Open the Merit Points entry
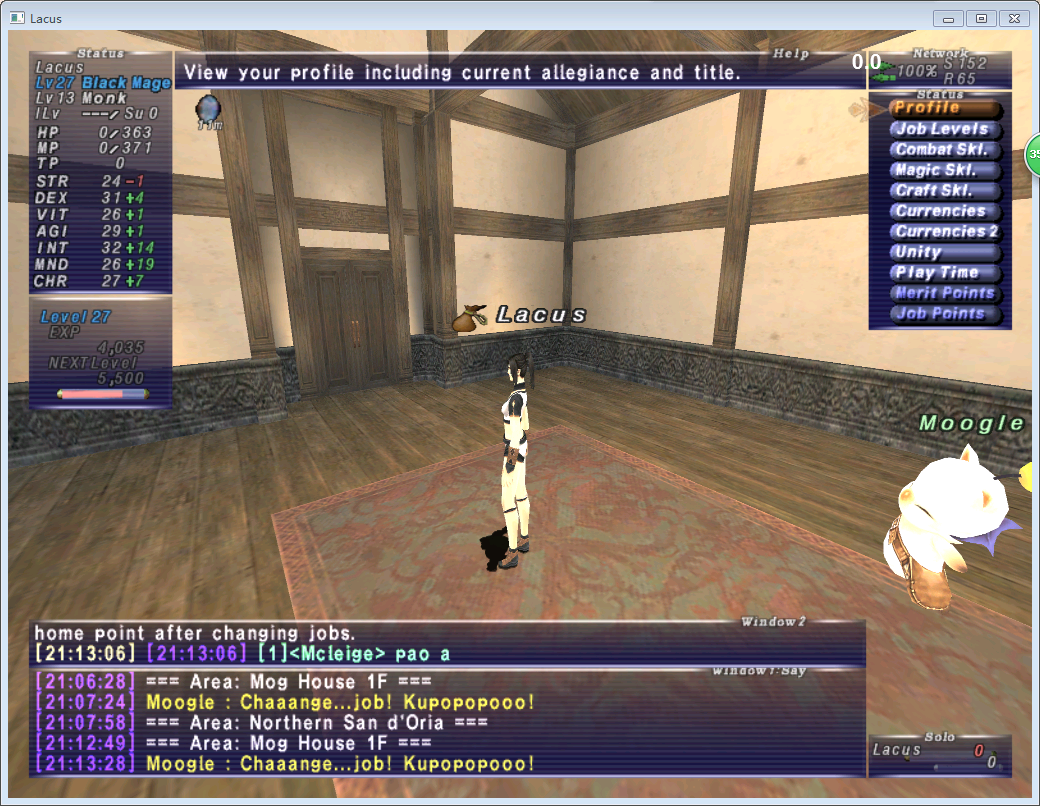 click(944, 293)
